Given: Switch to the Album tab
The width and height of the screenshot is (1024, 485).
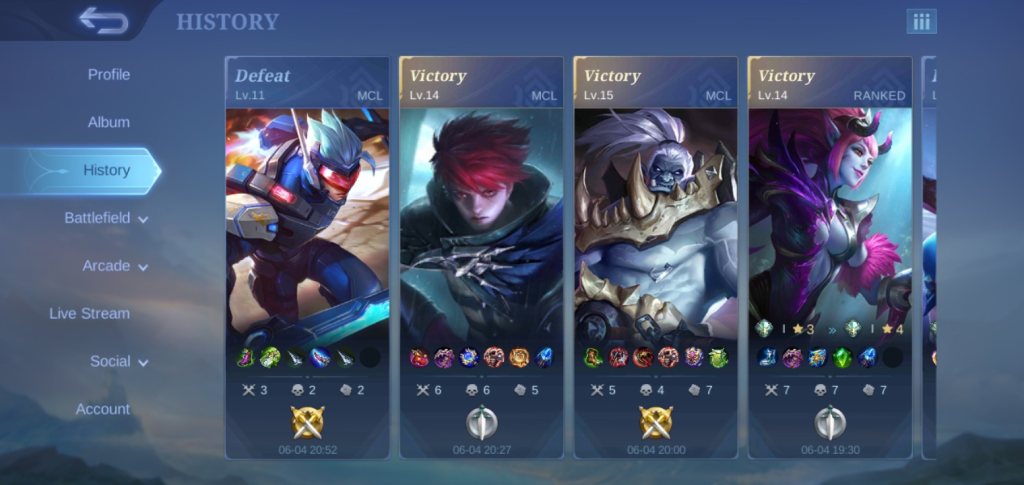Looking at the screenshot, I should click(108, 122).
